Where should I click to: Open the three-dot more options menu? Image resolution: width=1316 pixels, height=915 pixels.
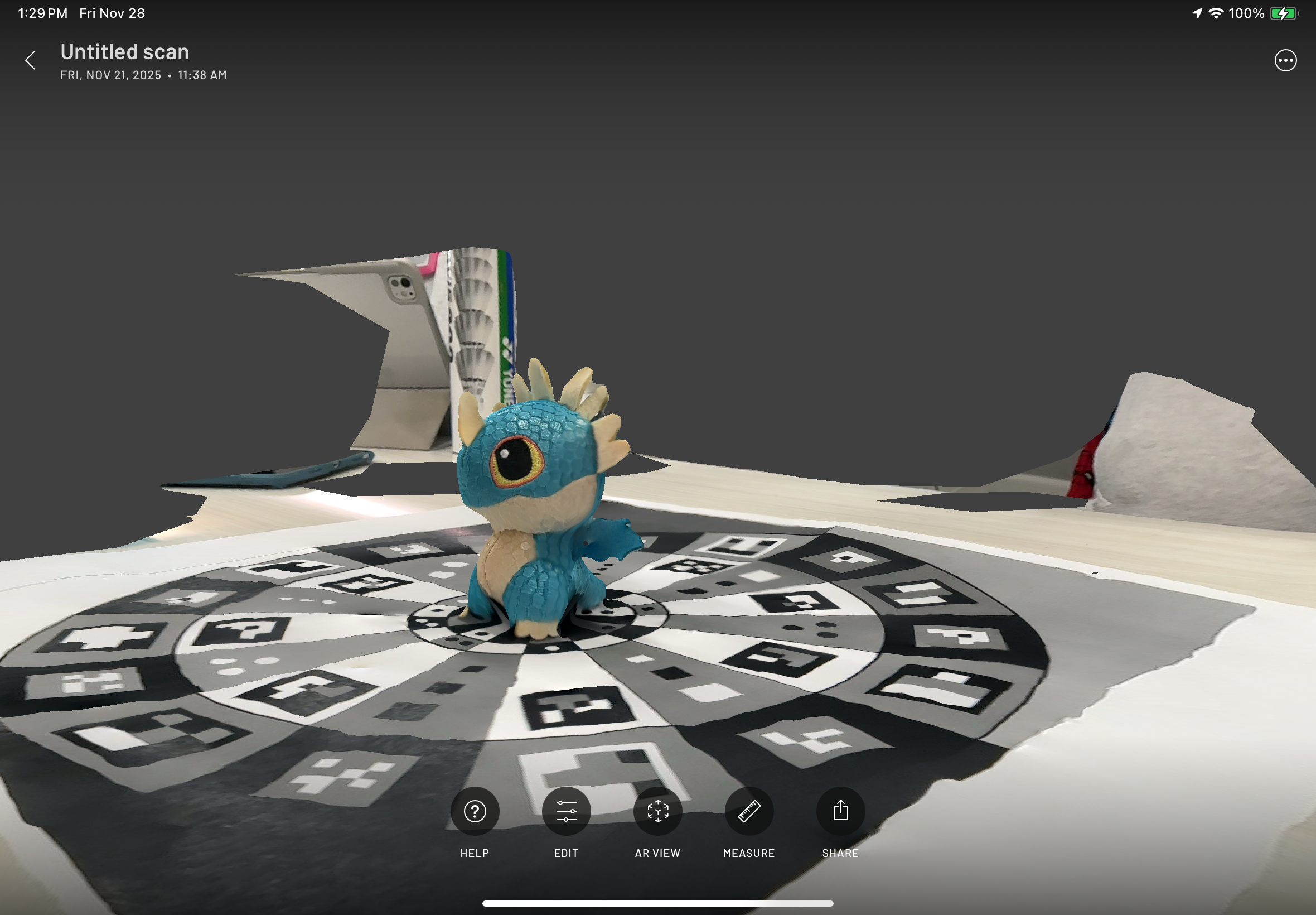[x=1285, y=60]
